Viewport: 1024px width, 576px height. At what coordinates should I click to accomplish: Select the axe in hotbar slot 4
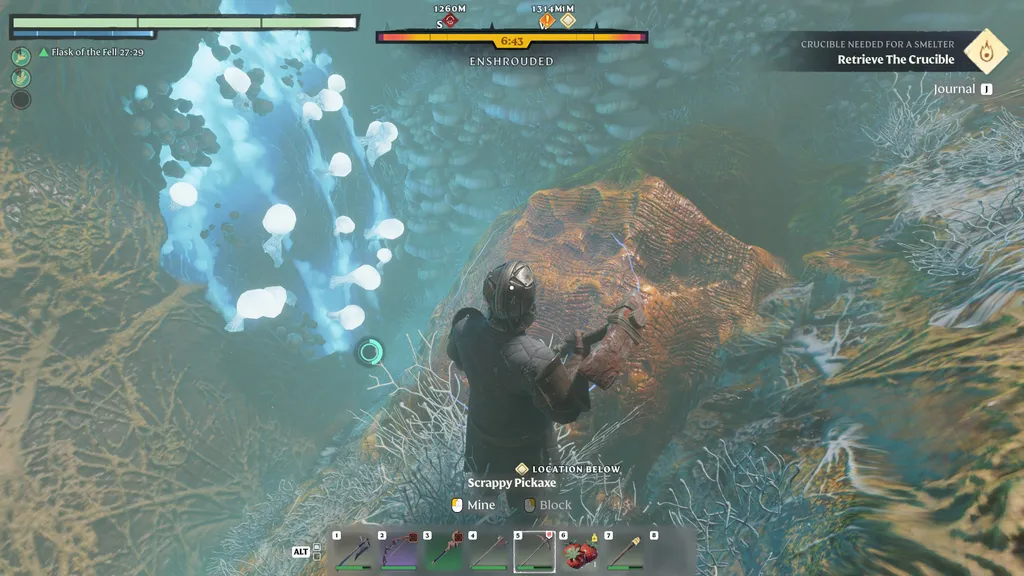point(488,551)
